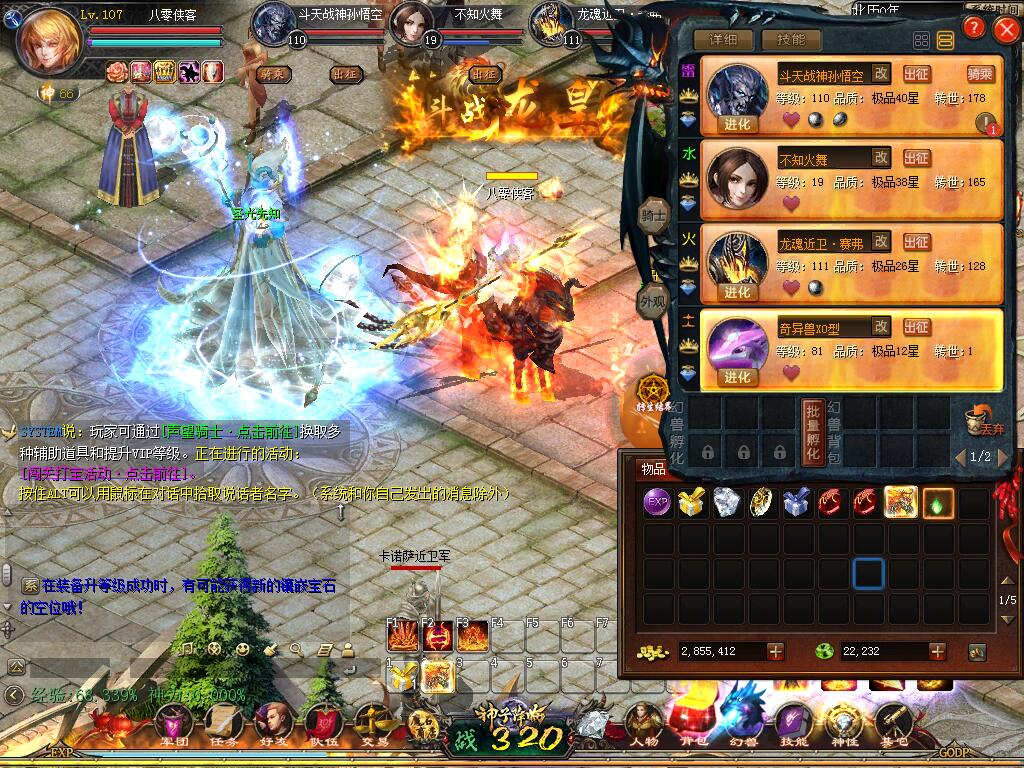The height and width of the screenshot is (768, 1024).
Task: Switch to the 详细 tab
Action: pos(723,40)
